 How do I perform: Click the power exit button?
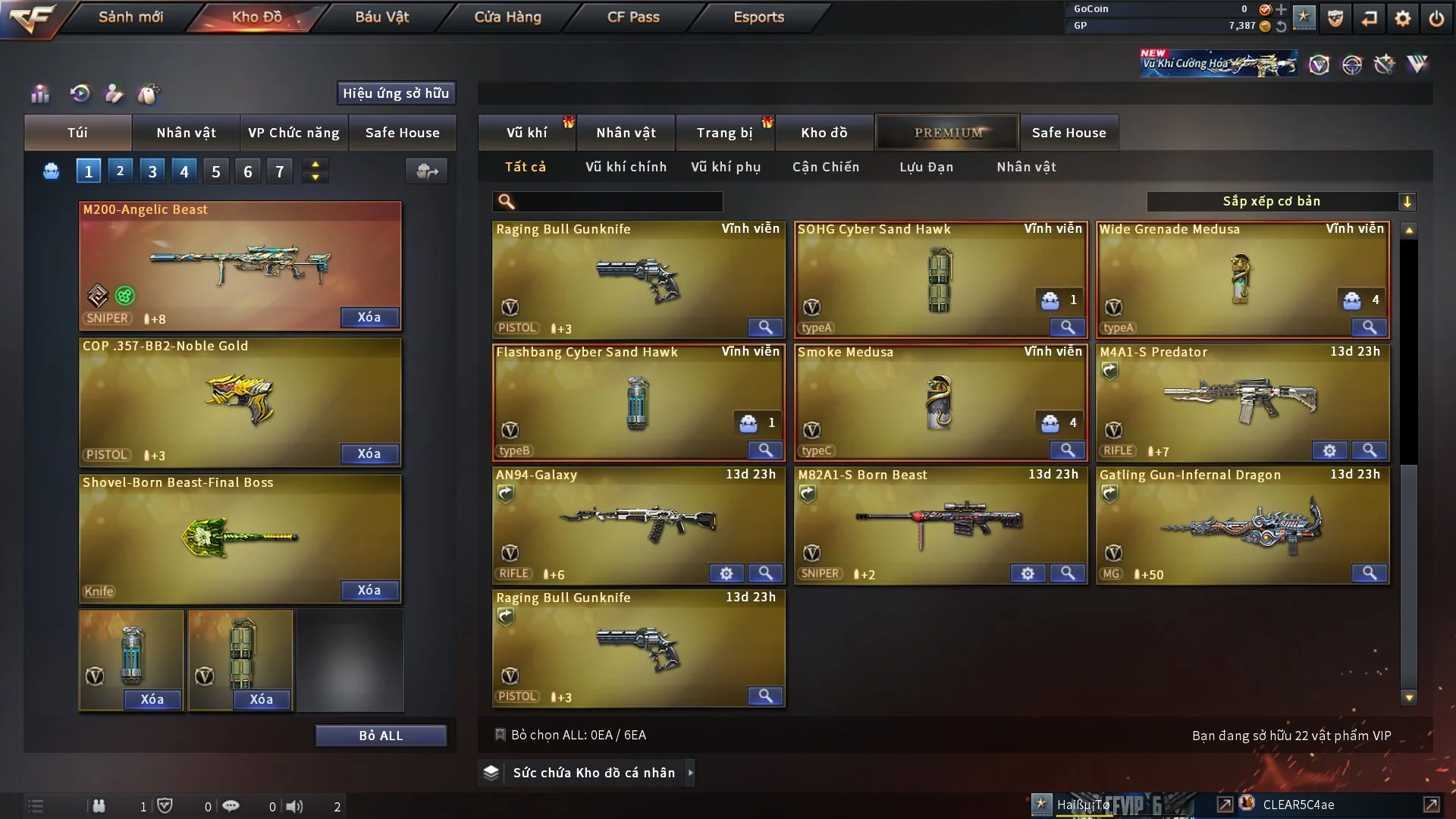(x=1436, y=18)
